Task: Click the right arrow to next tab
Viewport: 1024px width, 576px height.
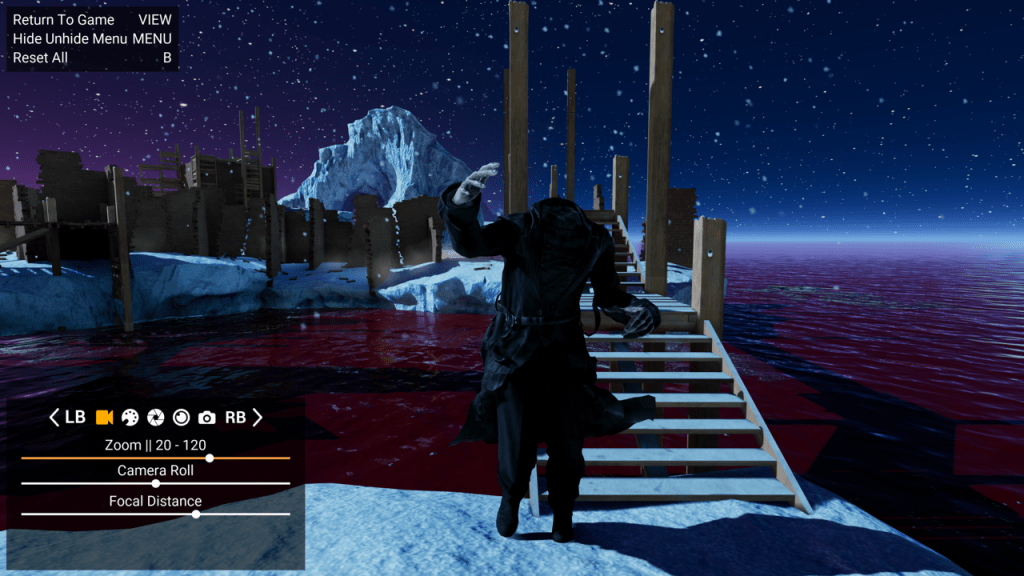Action: [x=257, y=417]
